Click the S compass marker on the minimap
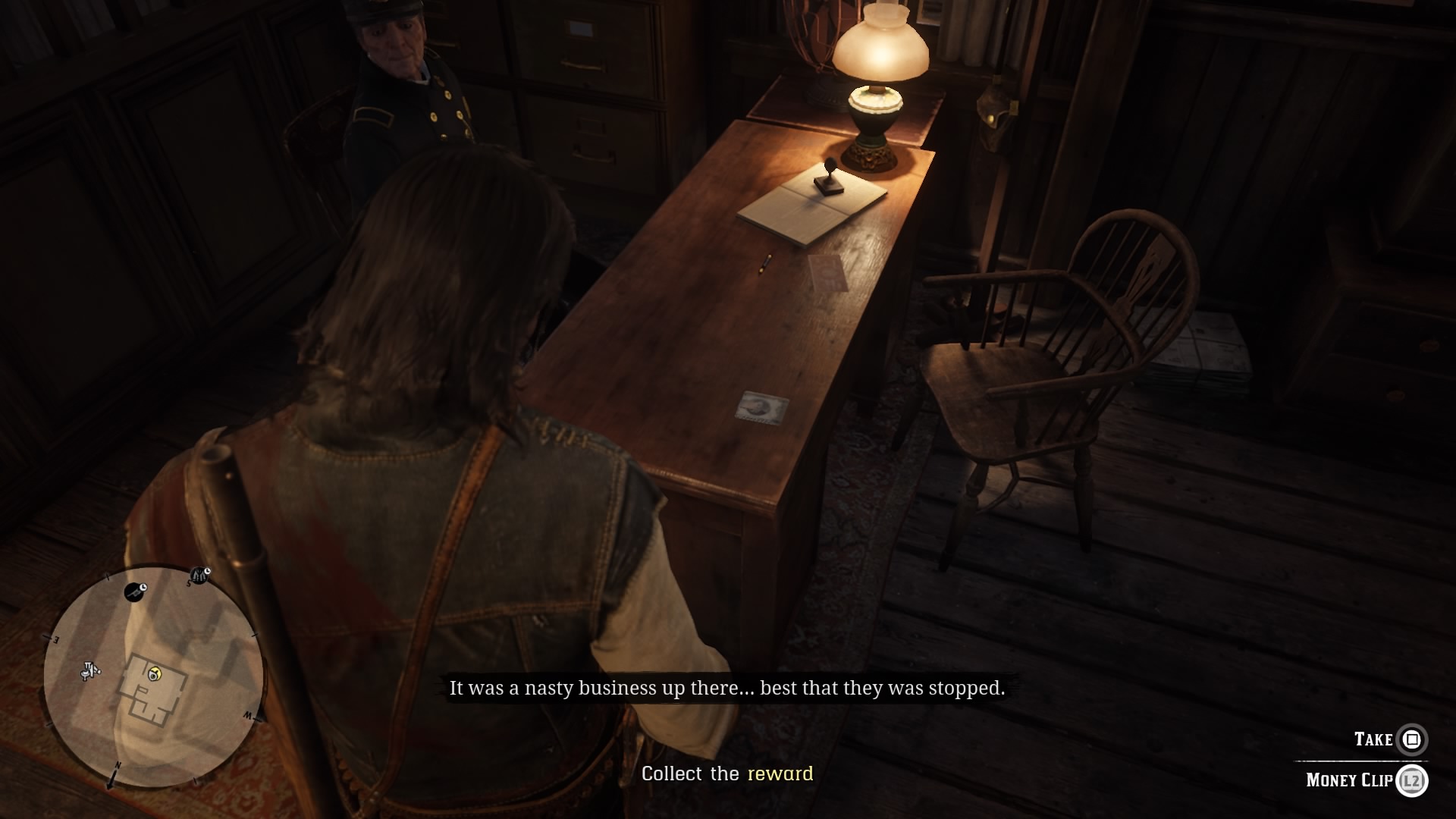The width and height of the screenshot is (1456, 819). coord(188,583)
